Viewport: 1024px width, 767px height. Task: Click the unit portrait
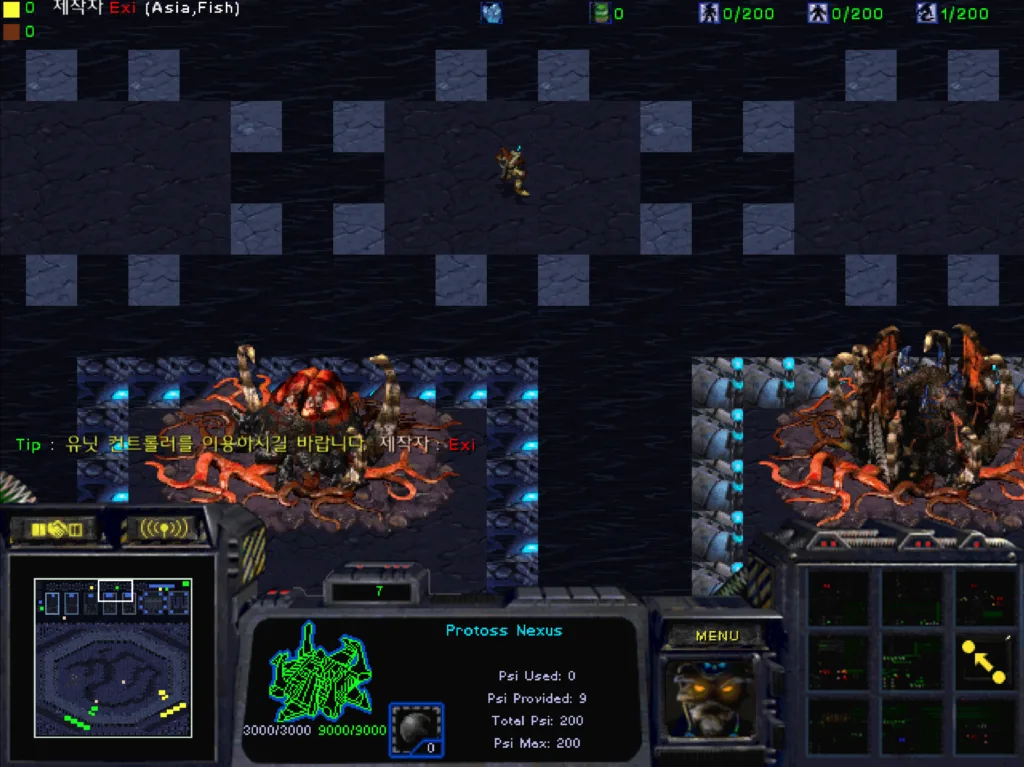(x=713, y=697)
